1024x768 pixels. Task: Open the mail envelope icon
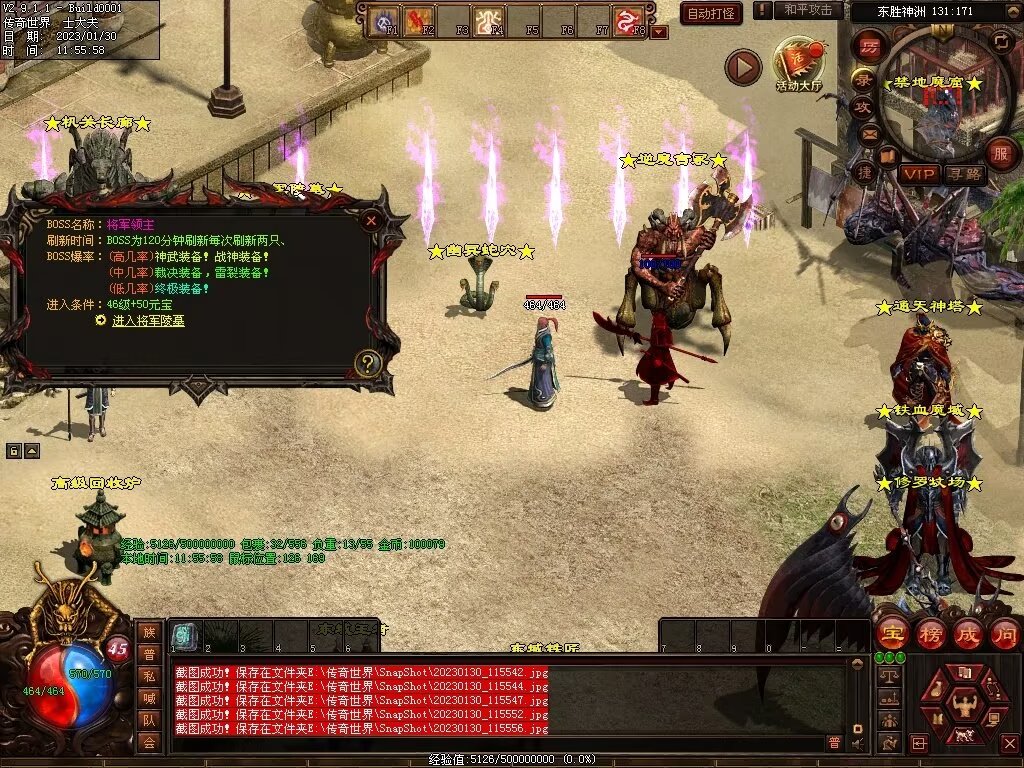point(868,133)
